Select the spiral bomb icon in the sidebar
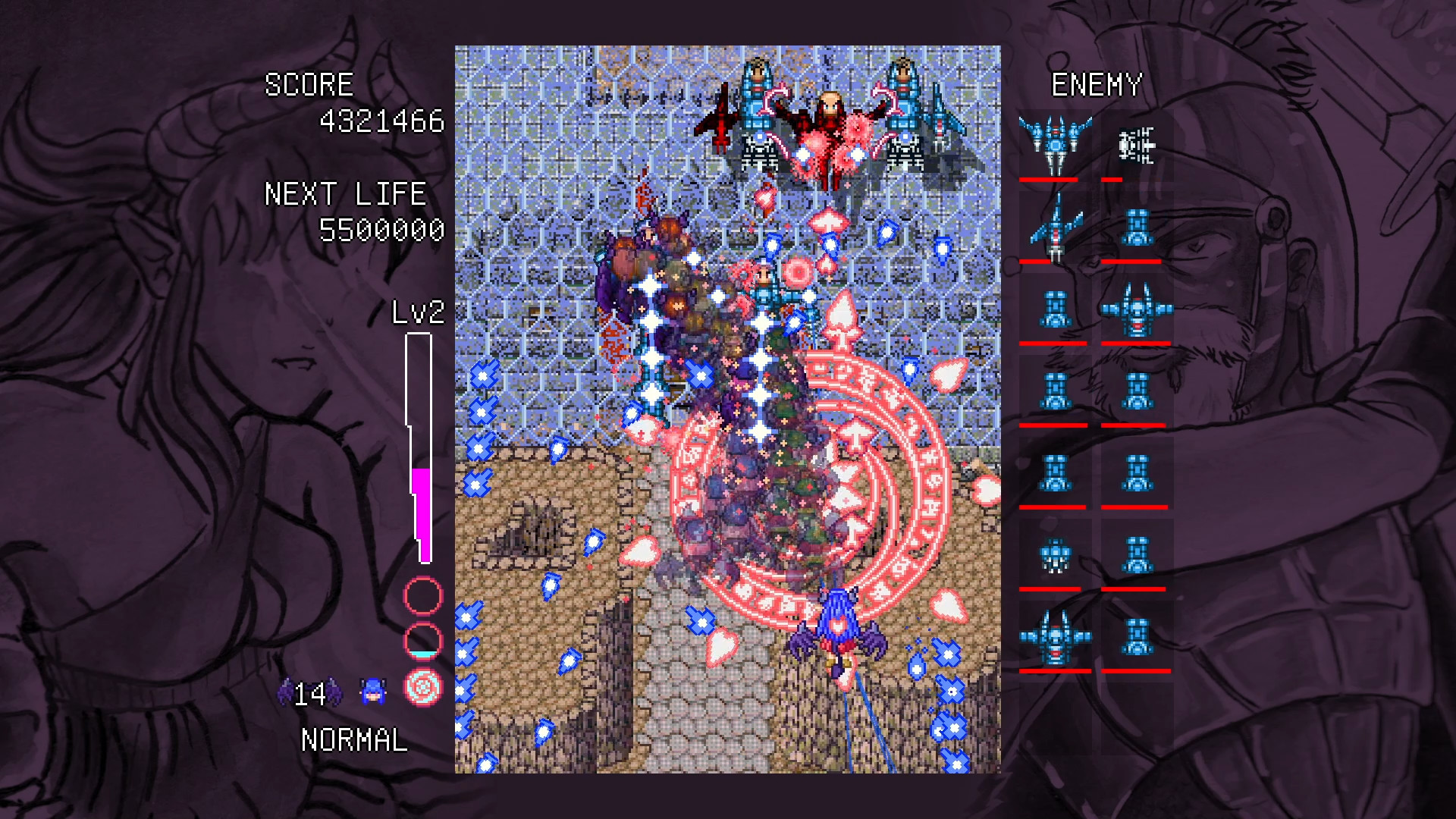Viewport: 1456px width, 819px height. coord(422,689)
